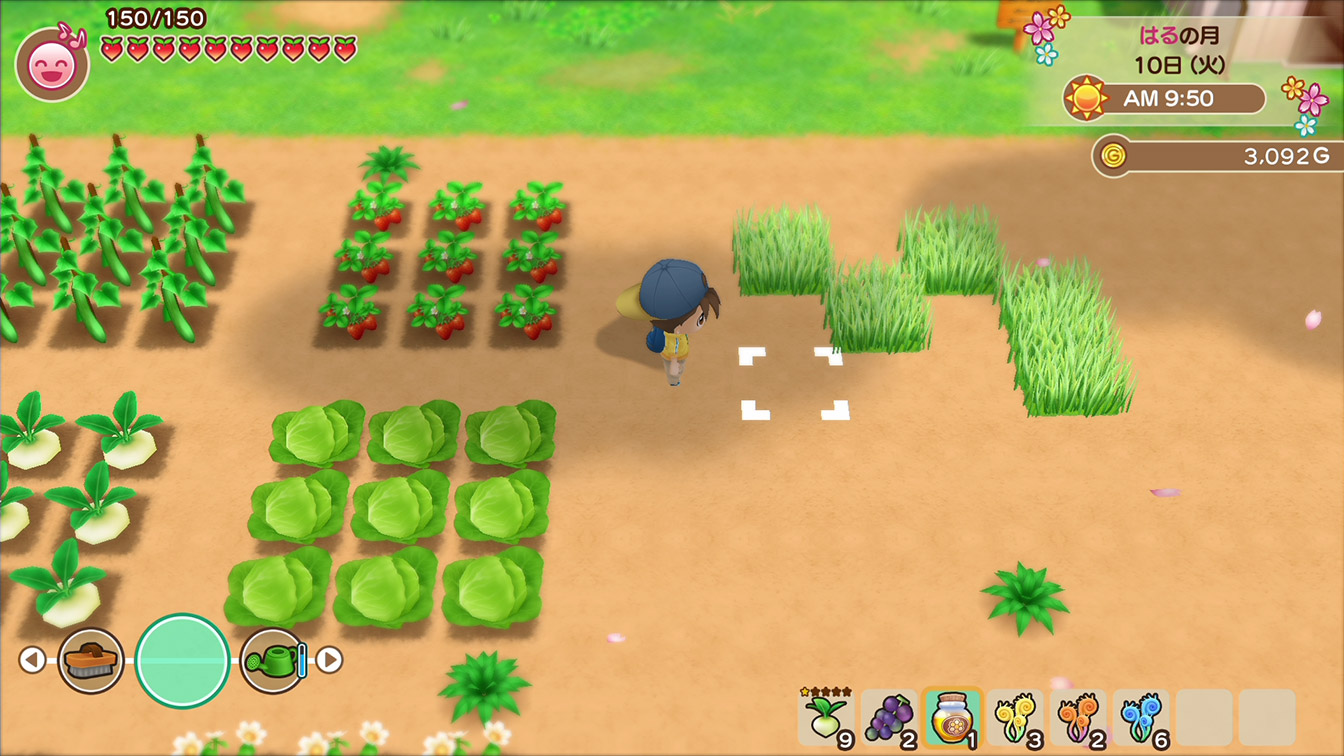The height and width of the screenshot is (756, 1344).
Task: Select the yellow grass item slot
Action: point(1015,717)
